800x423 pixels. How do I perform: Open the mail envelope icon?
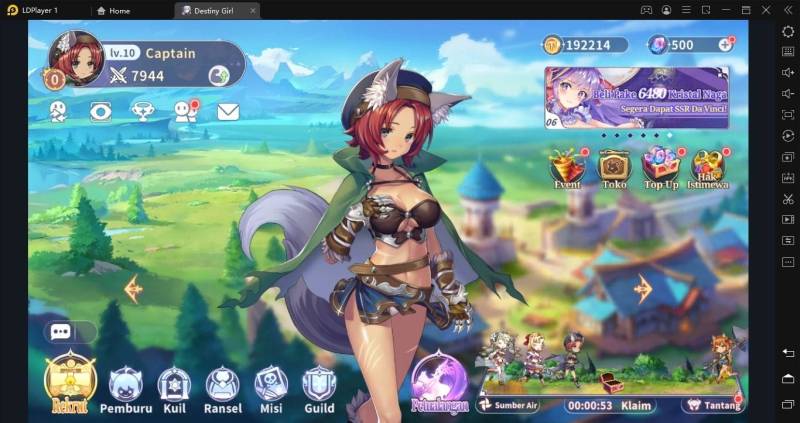228,111
